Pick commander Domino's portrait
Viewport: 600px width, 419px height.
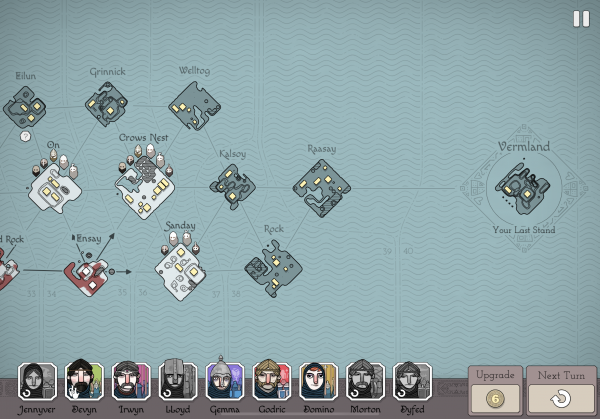[x=319, y=381]
